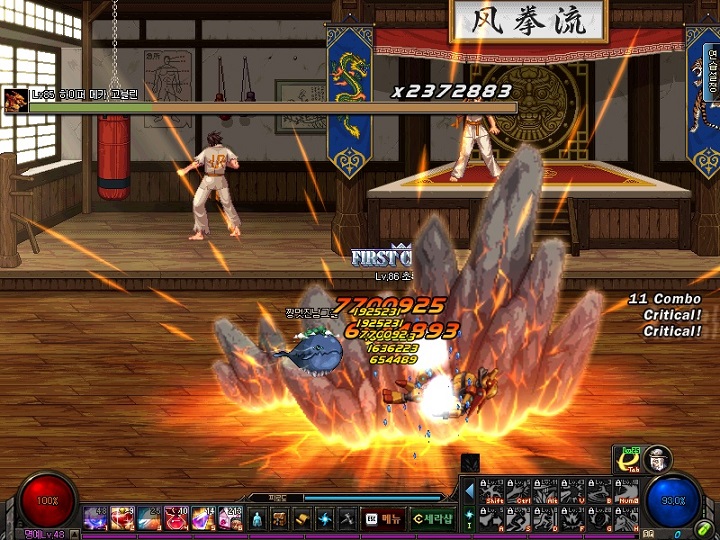This screenshot has width=720, height=540.
Task: Expand skill bar with the blue left arrow
Action: point(470,491)
